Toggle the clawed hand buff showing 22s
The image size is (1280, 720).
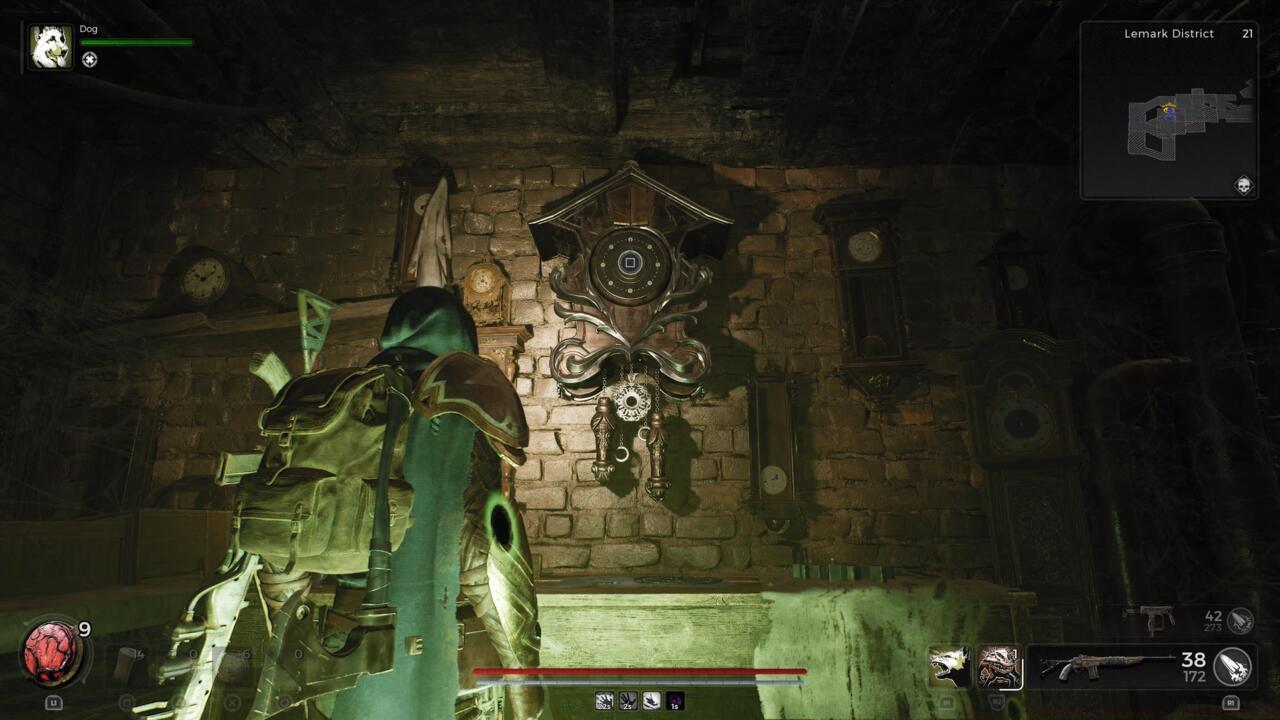point(604,700)
